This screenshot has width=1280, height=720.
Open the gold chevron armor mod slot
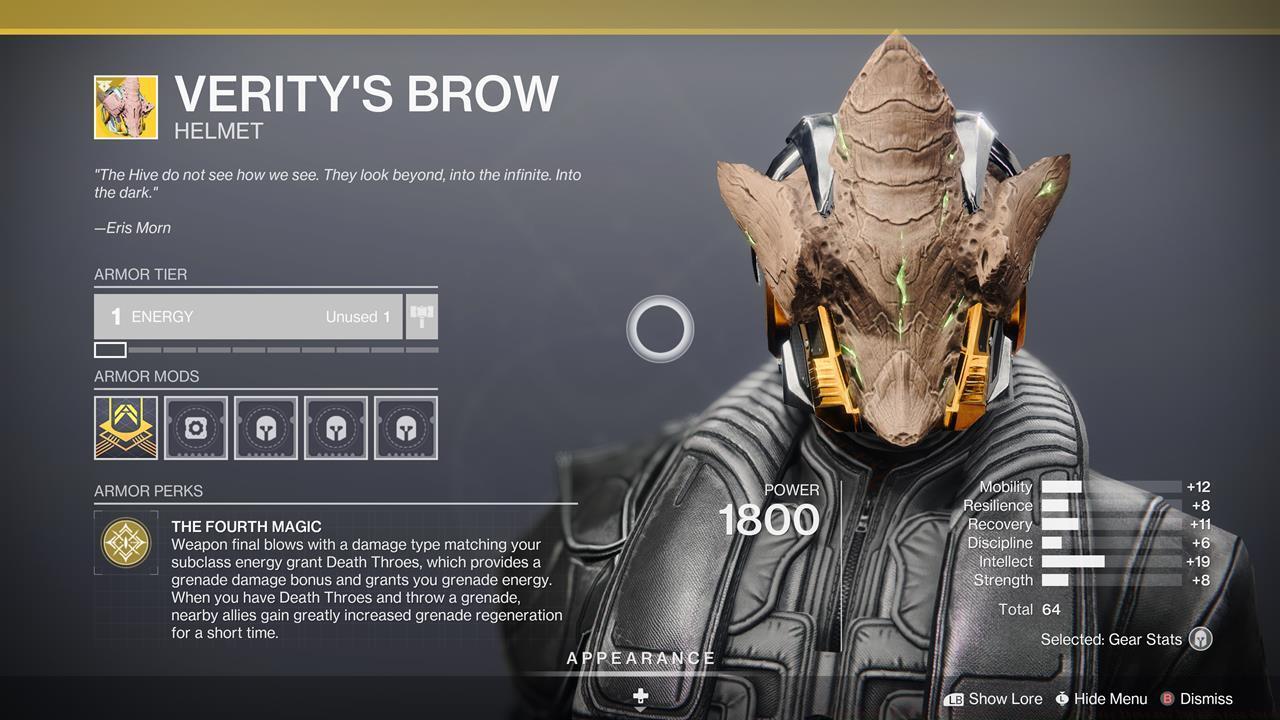click(x=126, y=428)
